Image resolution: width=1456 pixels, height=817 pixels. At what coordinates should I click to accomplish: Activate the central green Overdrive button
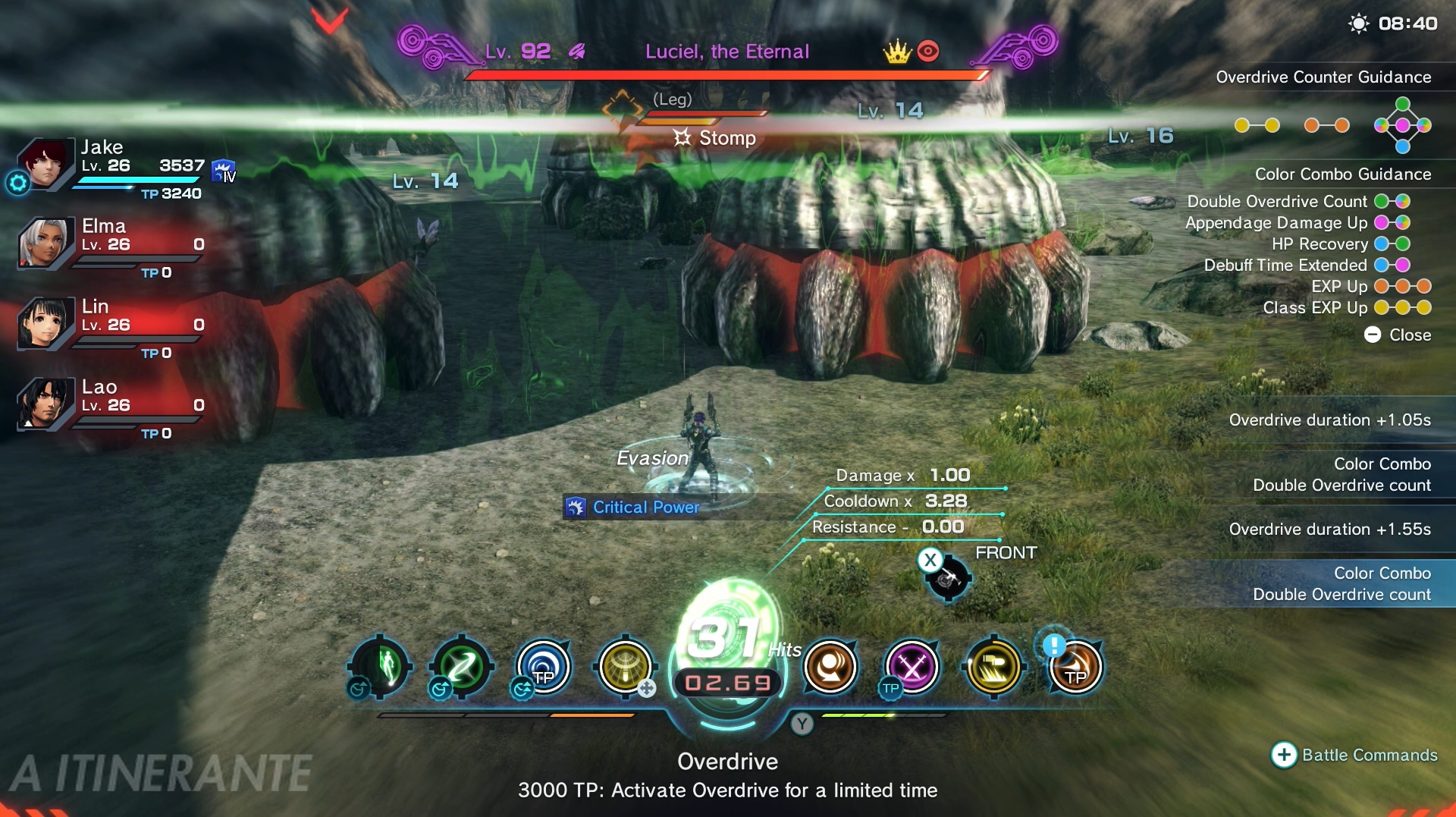coord(728,652)
